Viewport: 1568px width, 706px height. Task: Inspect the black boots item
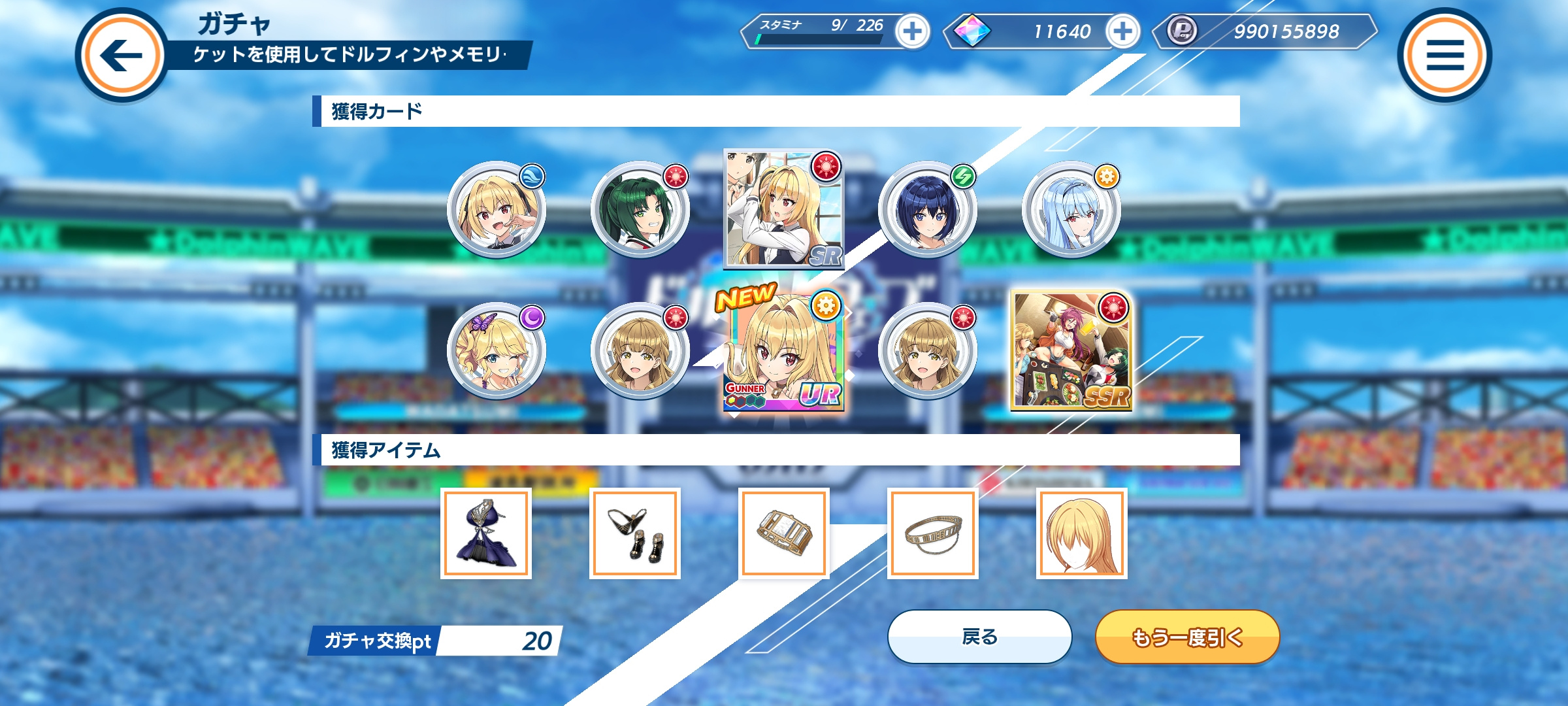pyautogui.click(x=635, y=533)
